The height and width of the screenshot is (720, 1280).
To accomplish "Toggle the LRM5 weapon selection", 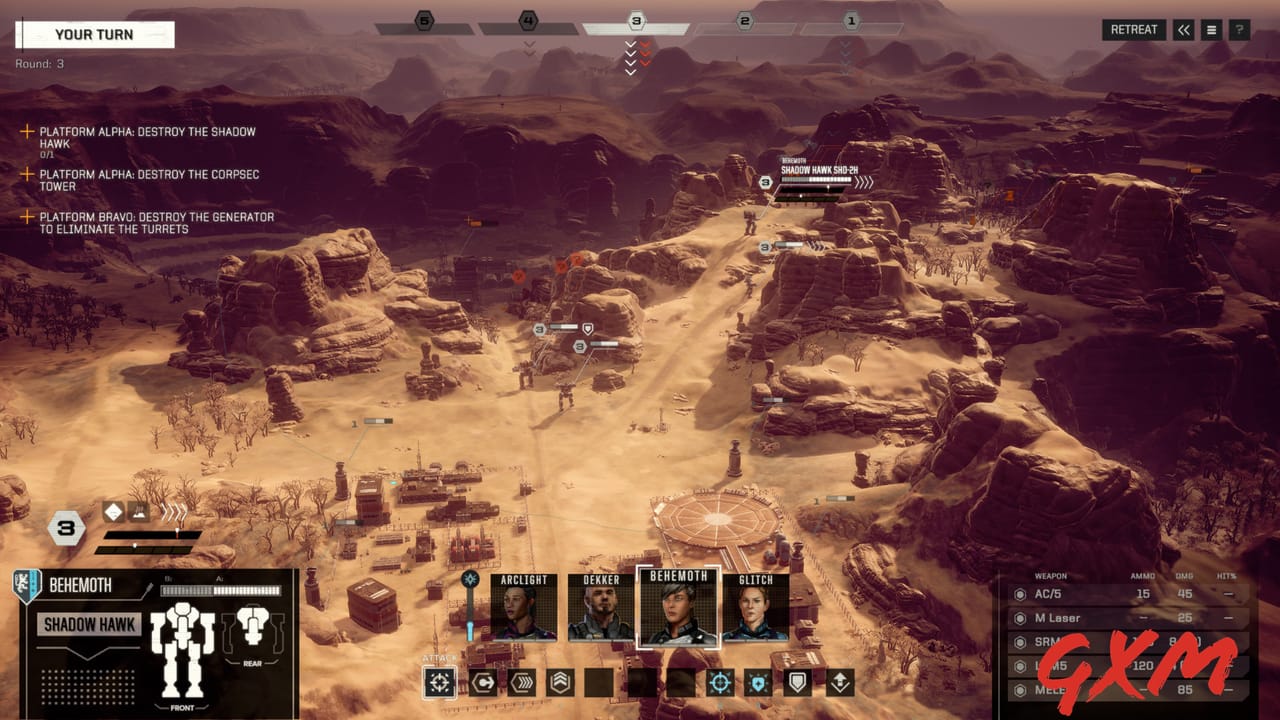I will pyautogui.click(x=1020, y=665).
